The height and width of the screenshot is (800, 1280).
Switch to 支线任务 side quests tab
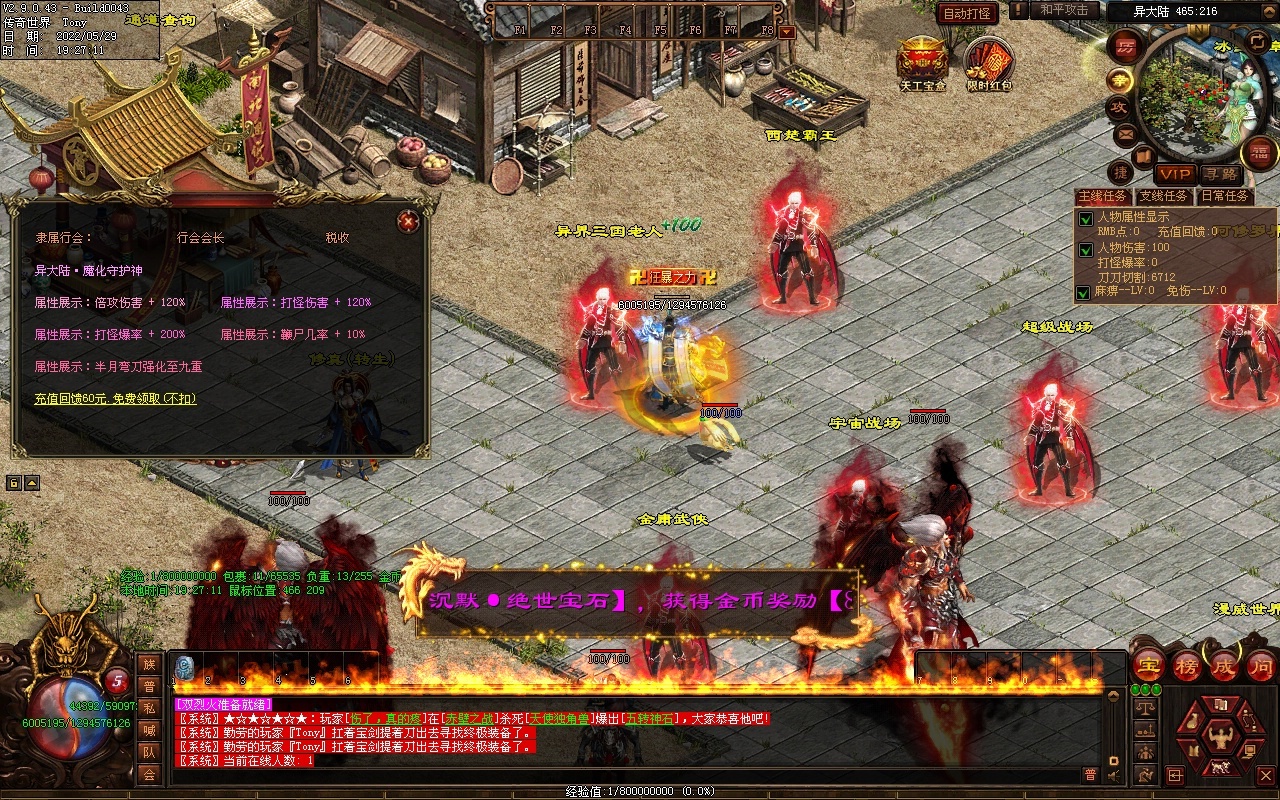[x=1164, y=196]
